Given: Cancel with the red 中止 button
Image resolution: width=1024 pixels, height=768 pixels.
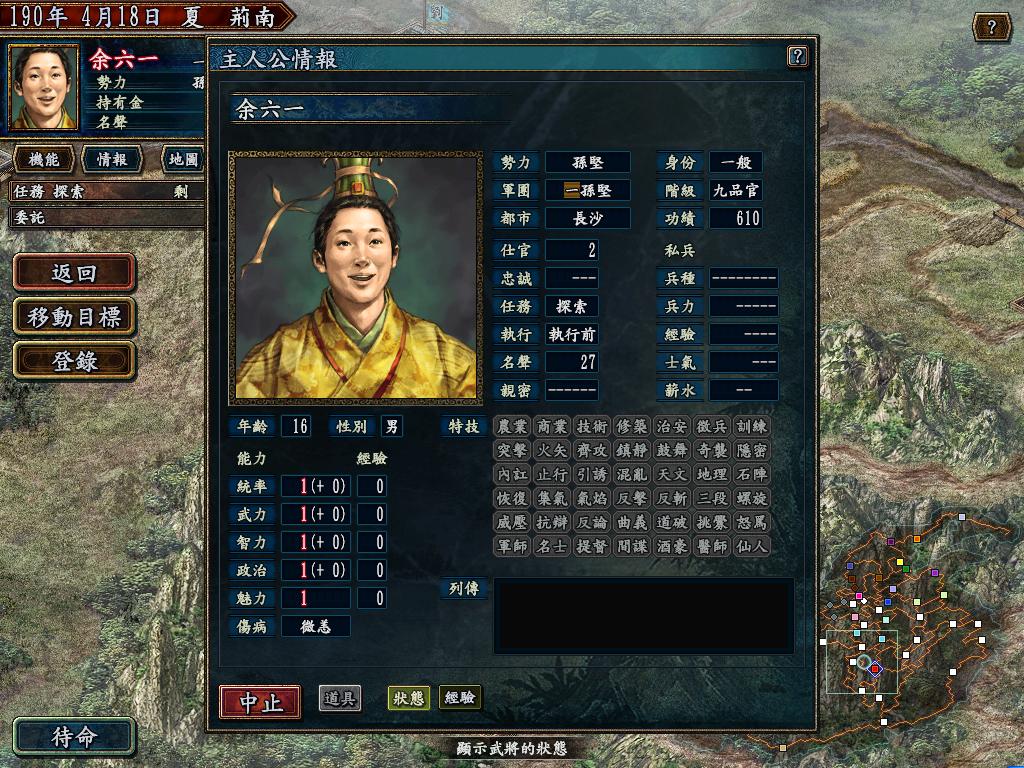Looking at the screenshot, I should click(x=260, y=701).
